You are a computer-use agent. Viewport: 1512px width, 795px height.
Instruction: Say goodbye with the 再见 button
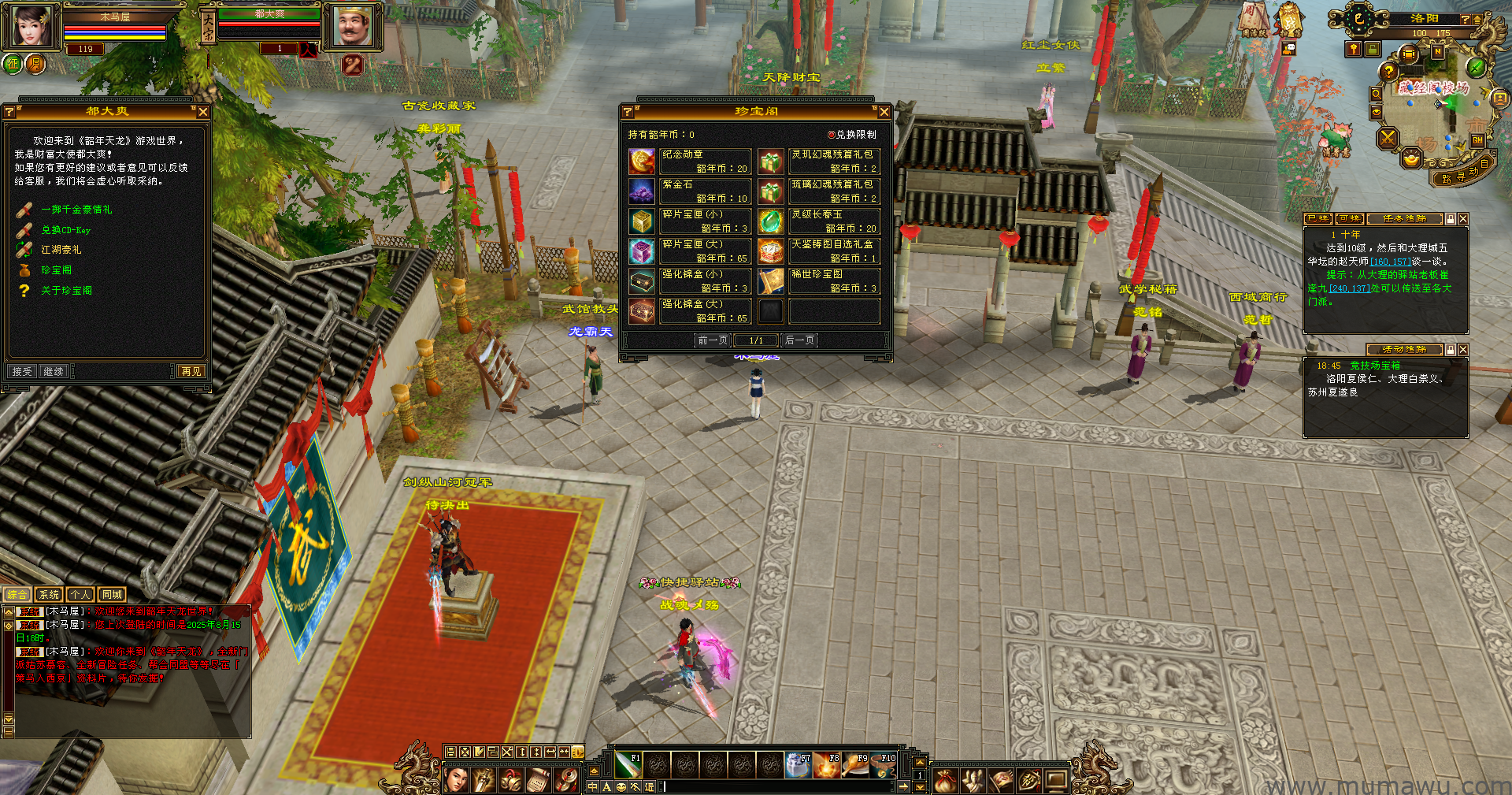pos(191,371)
